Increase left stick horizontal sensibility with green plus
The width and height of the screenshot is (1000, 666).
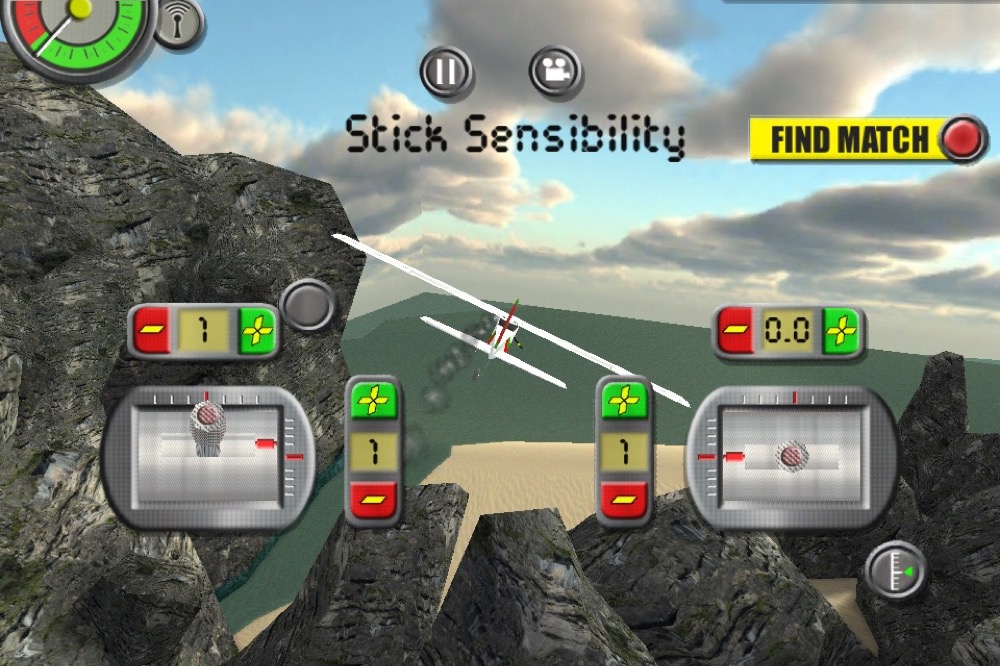(256, 331)
